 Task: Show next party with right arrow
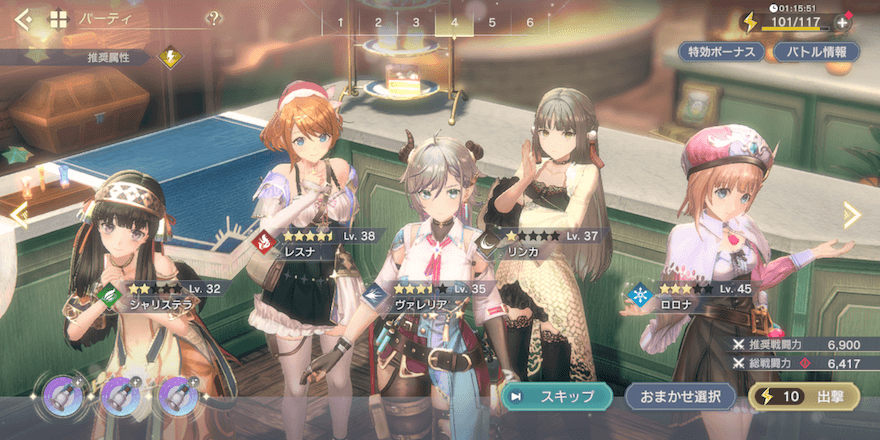(851, 214)
